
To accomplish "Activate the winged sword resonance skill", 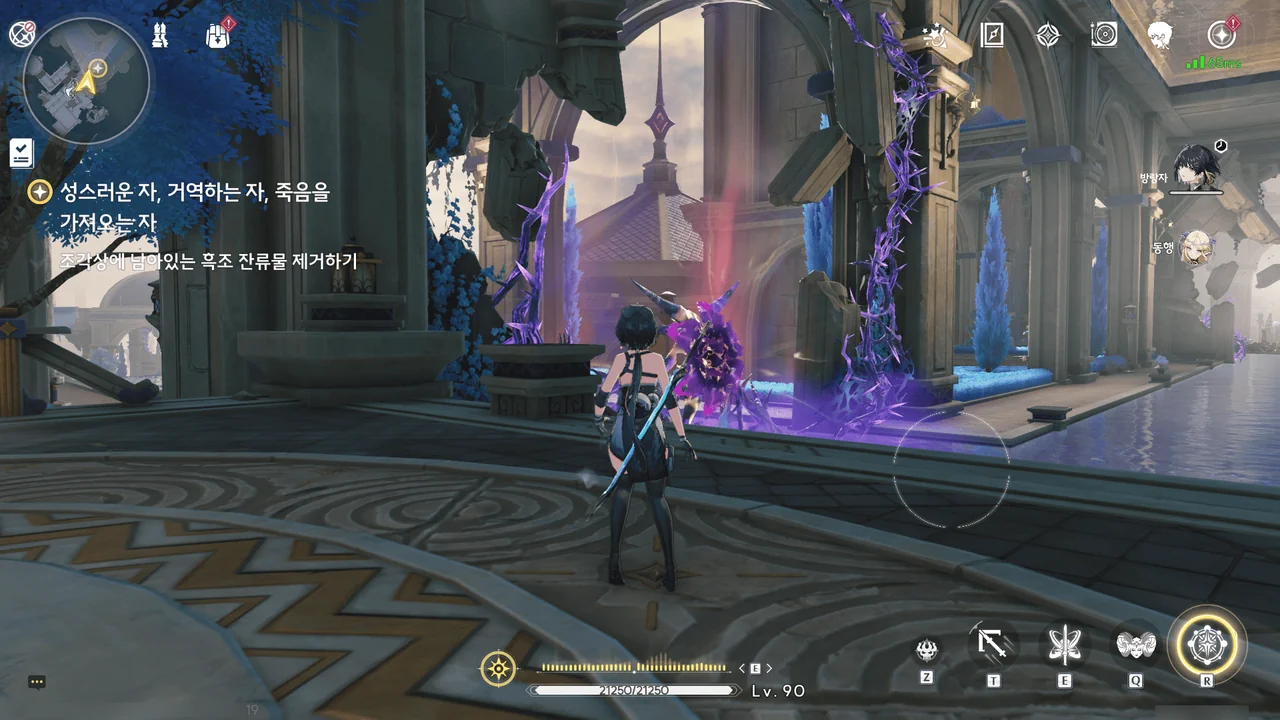I will (1064, 645).
